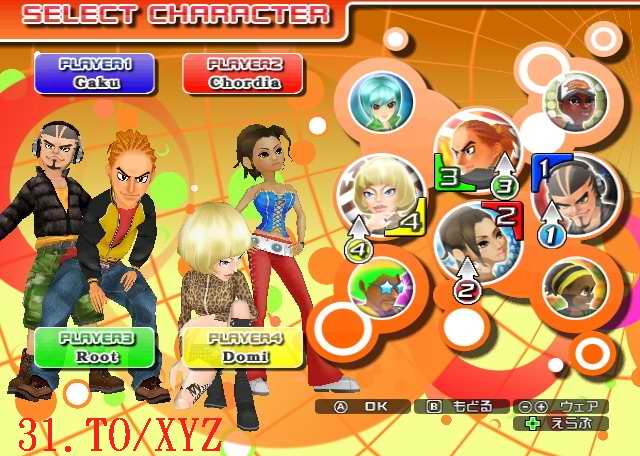Select the teal-haired girl portrait

tap(381, 100)
